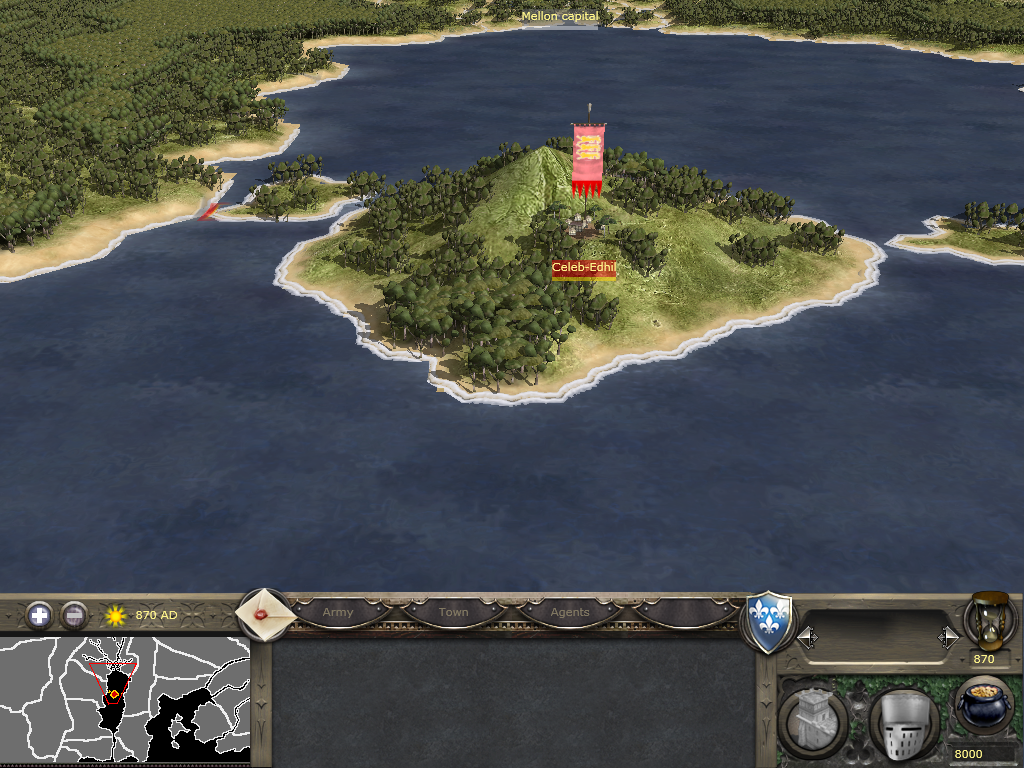This screenshot has width=1024, height=768.
Task: Open the fleur-de-lis faction shield overview
Action: tap(768, 622)
